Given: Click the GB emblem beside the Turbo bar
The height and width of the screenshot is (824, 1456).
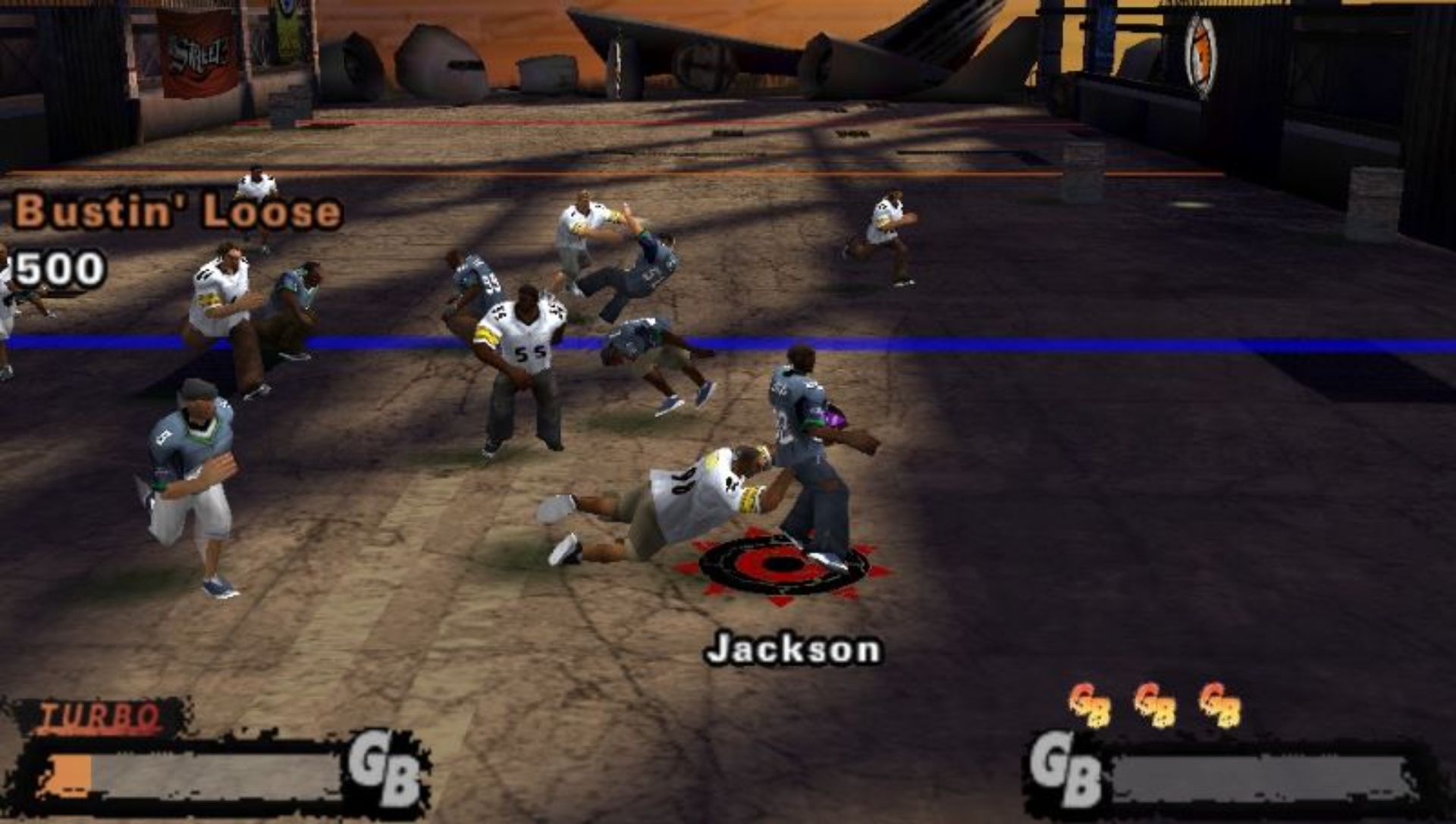Looking at the screenshot, I should point(384,768).
